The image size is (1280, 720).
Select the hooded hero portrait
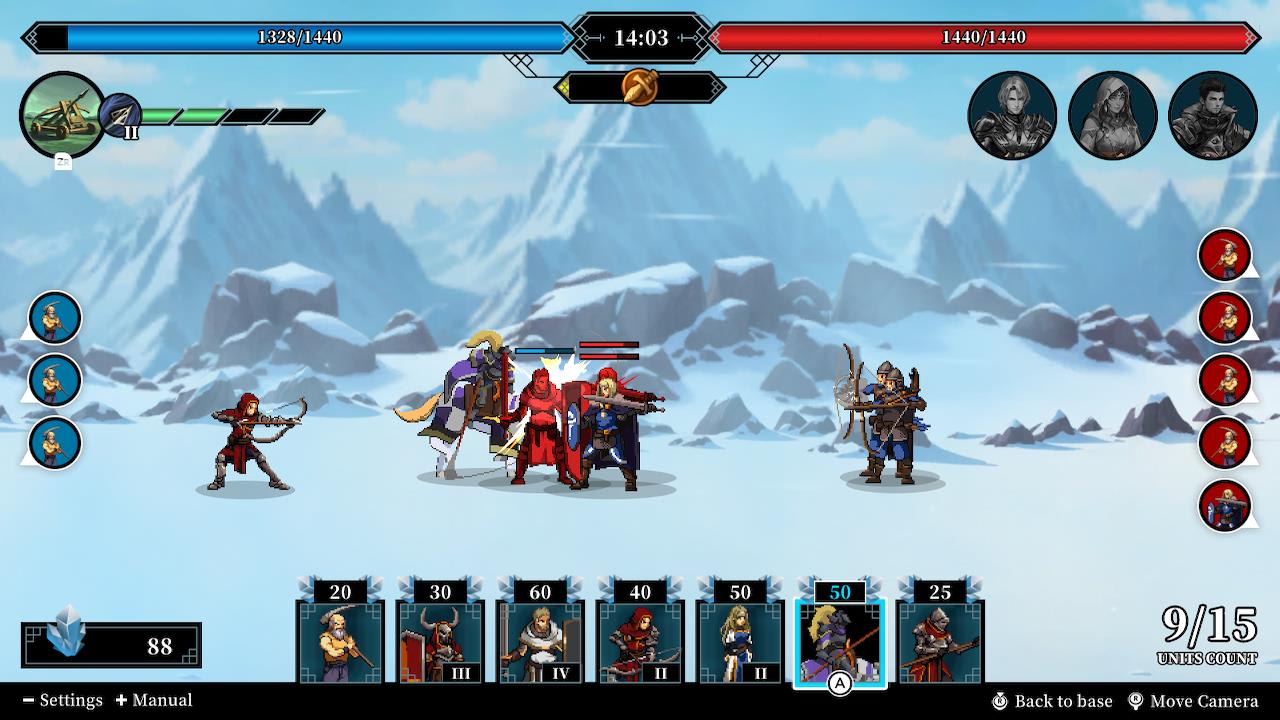pos(1114,114)
